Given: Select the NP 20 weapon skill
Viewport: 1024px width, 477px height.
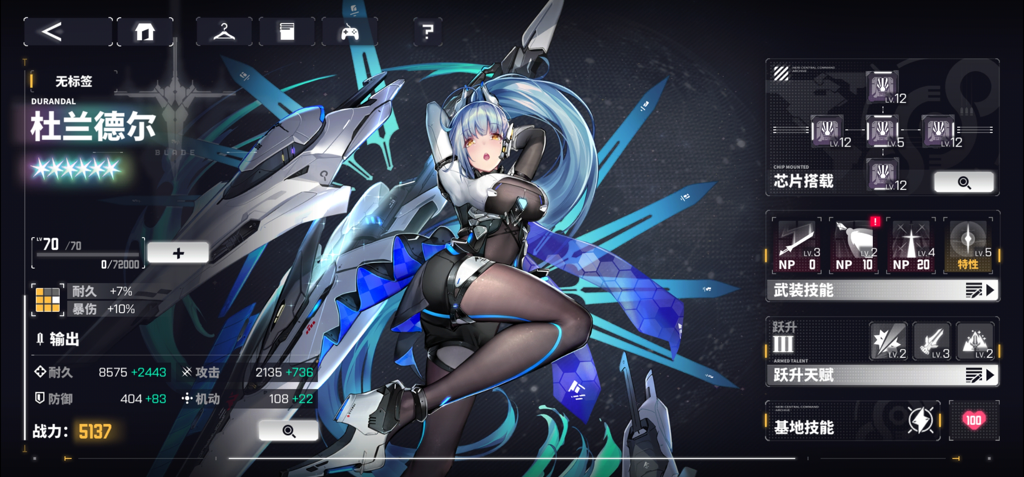Looking at the screenshot, I should click(910, 245).
